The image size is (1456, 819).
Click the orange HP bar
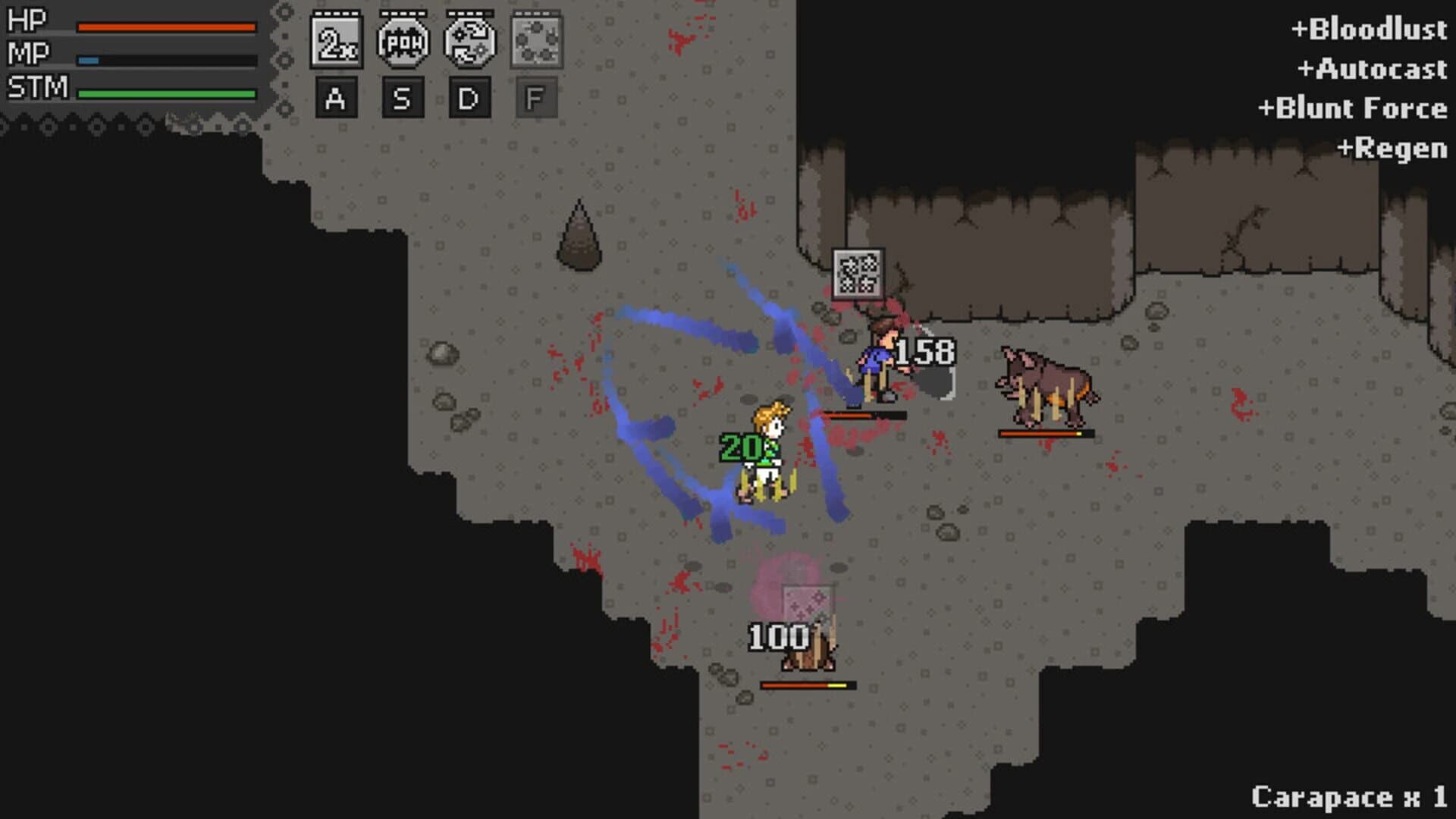coord(167,27)
